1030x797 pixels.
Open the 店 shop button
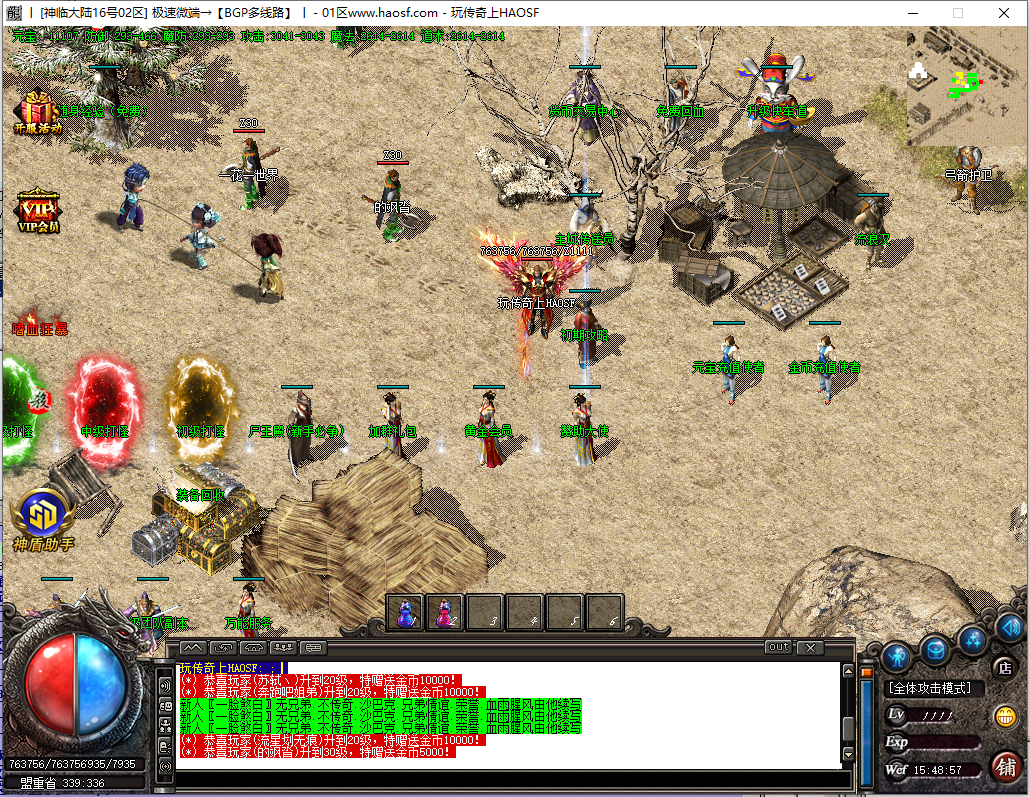tap(1004, 667)
